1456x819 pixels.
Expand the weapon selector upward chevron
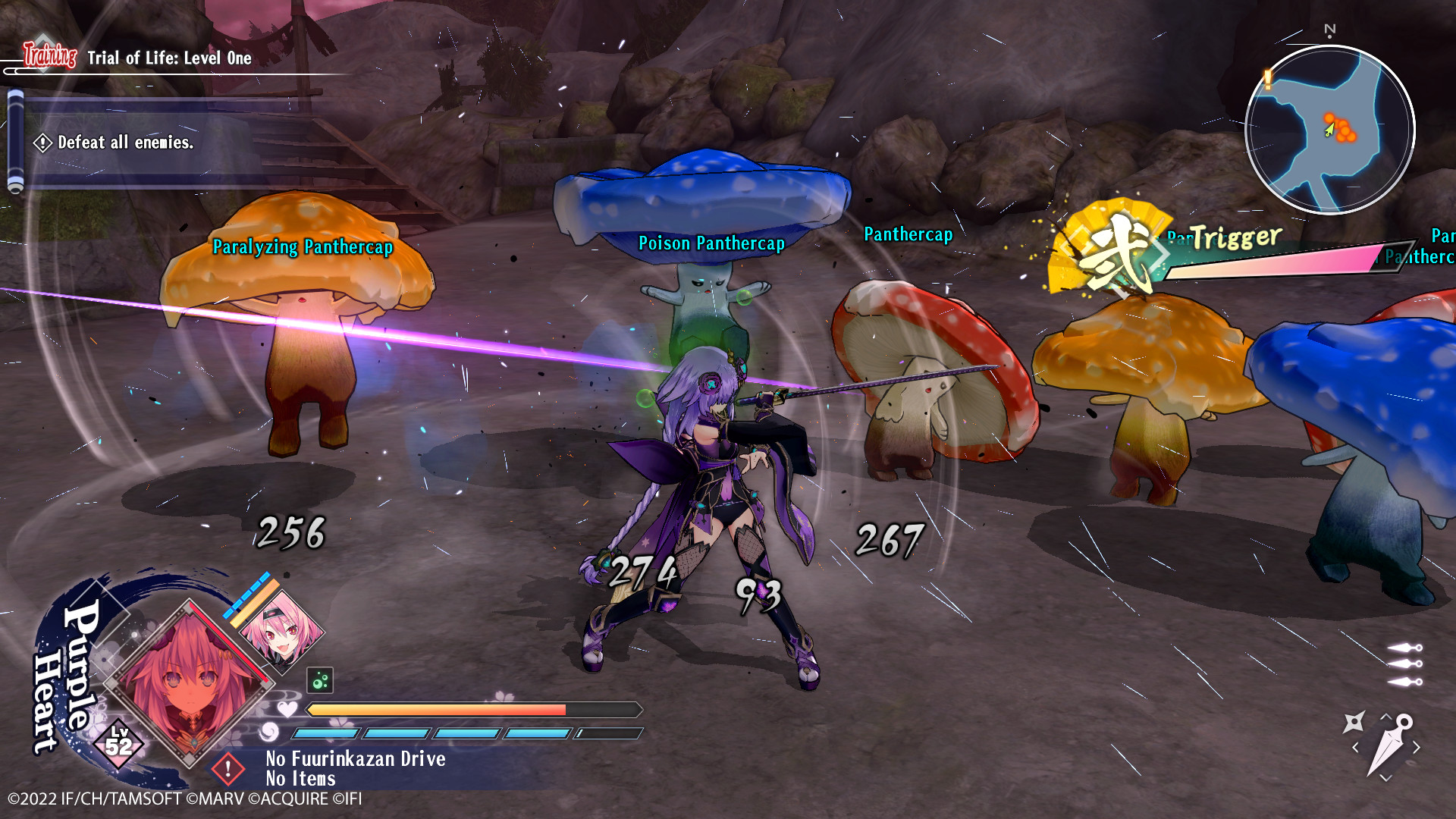point(1386,716)
